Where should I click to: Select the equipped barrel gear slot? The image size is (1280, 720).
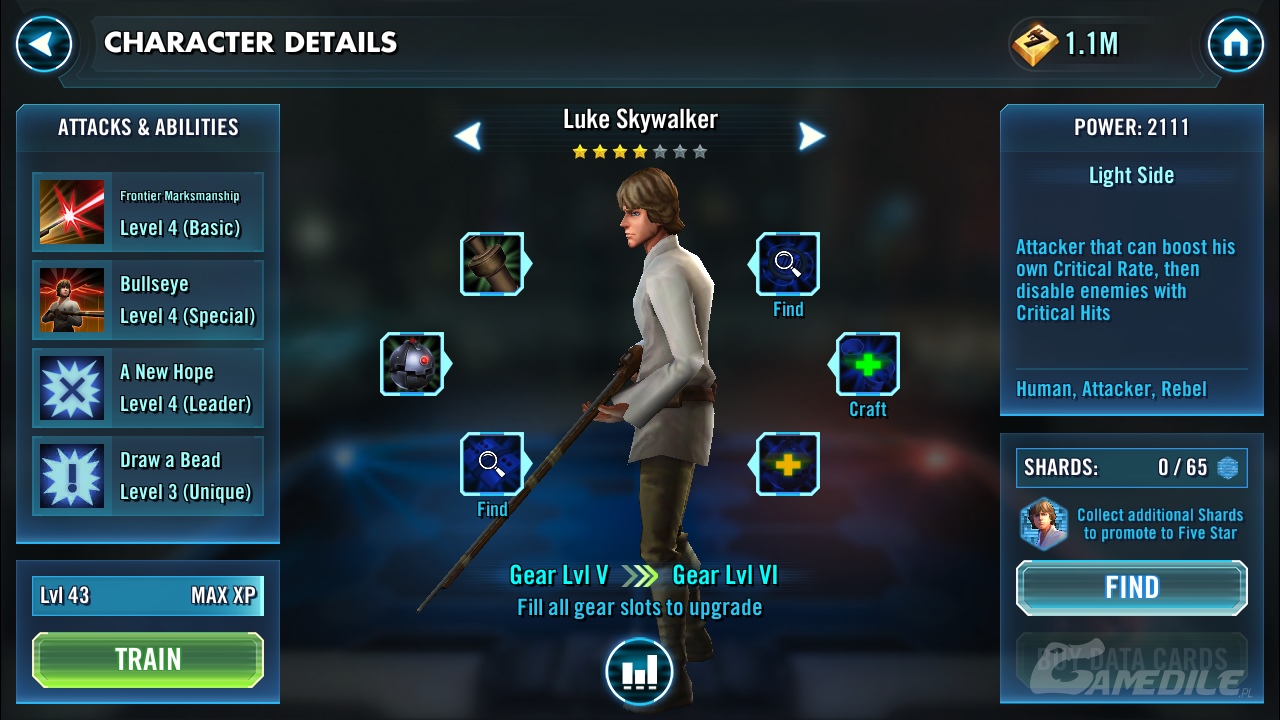[492, 264]
